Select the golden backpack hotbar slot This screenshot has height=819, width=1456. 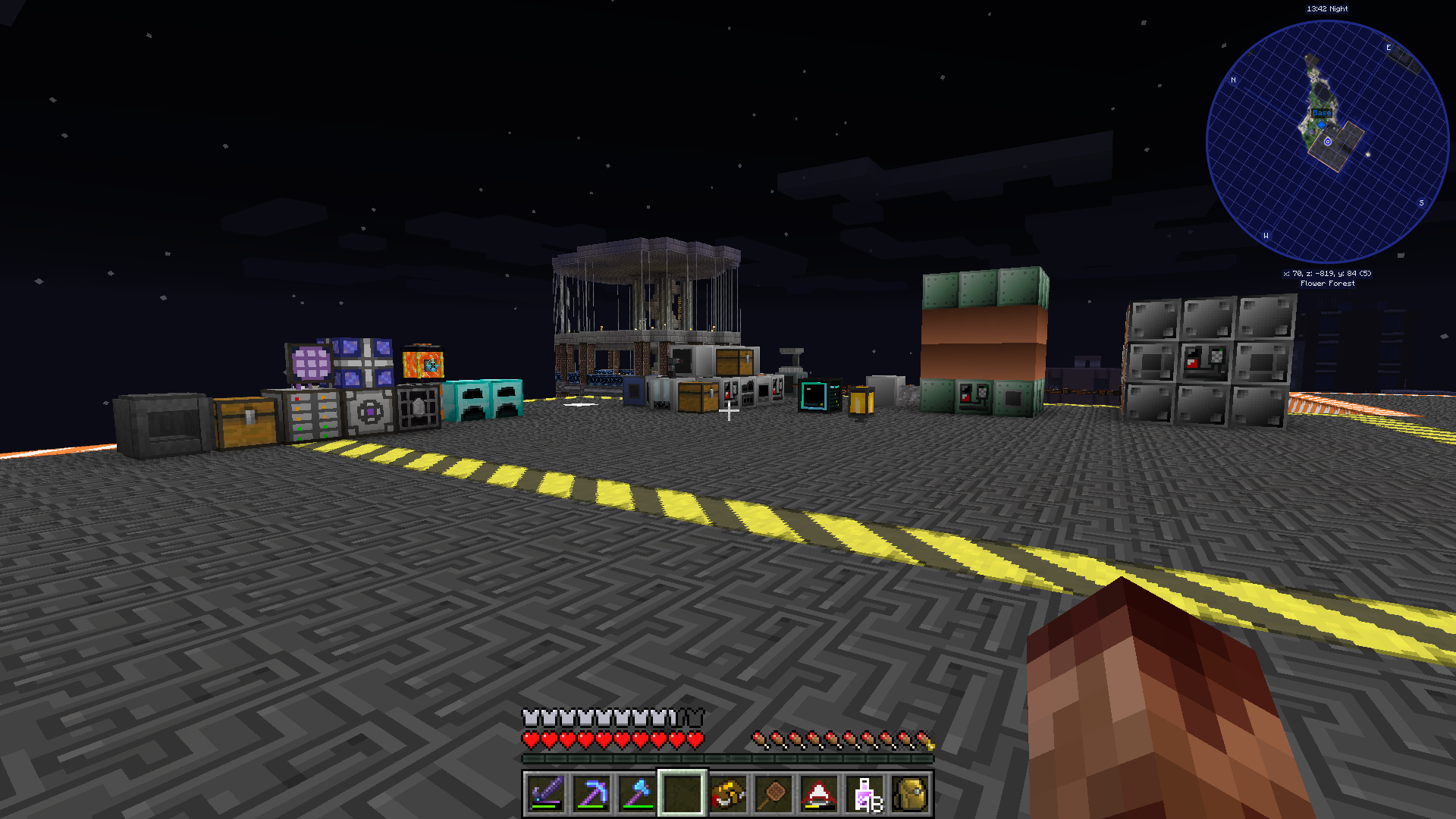[x=910, y=794]
